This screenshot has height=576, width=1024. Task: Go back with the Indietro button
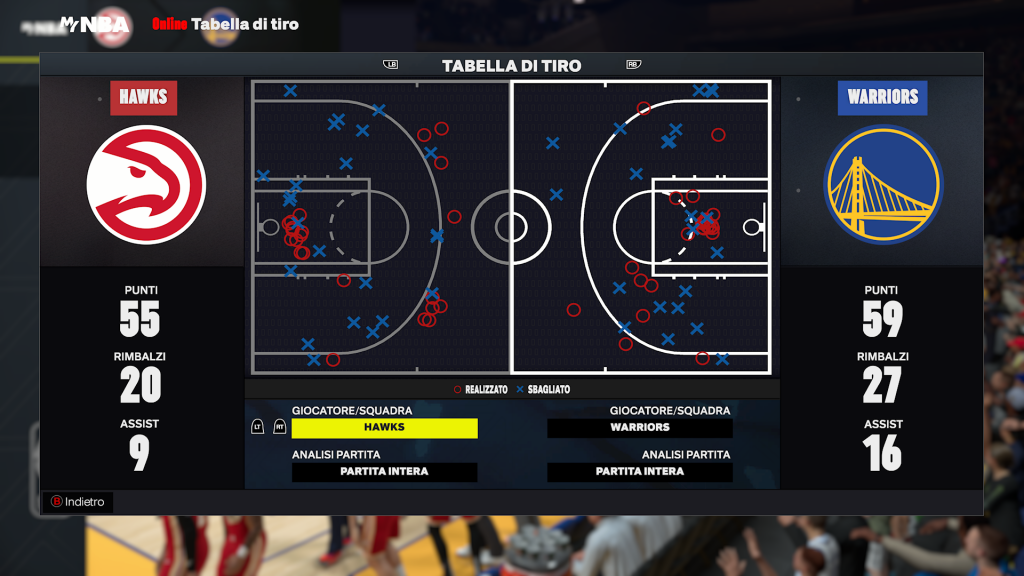(78, 502)
